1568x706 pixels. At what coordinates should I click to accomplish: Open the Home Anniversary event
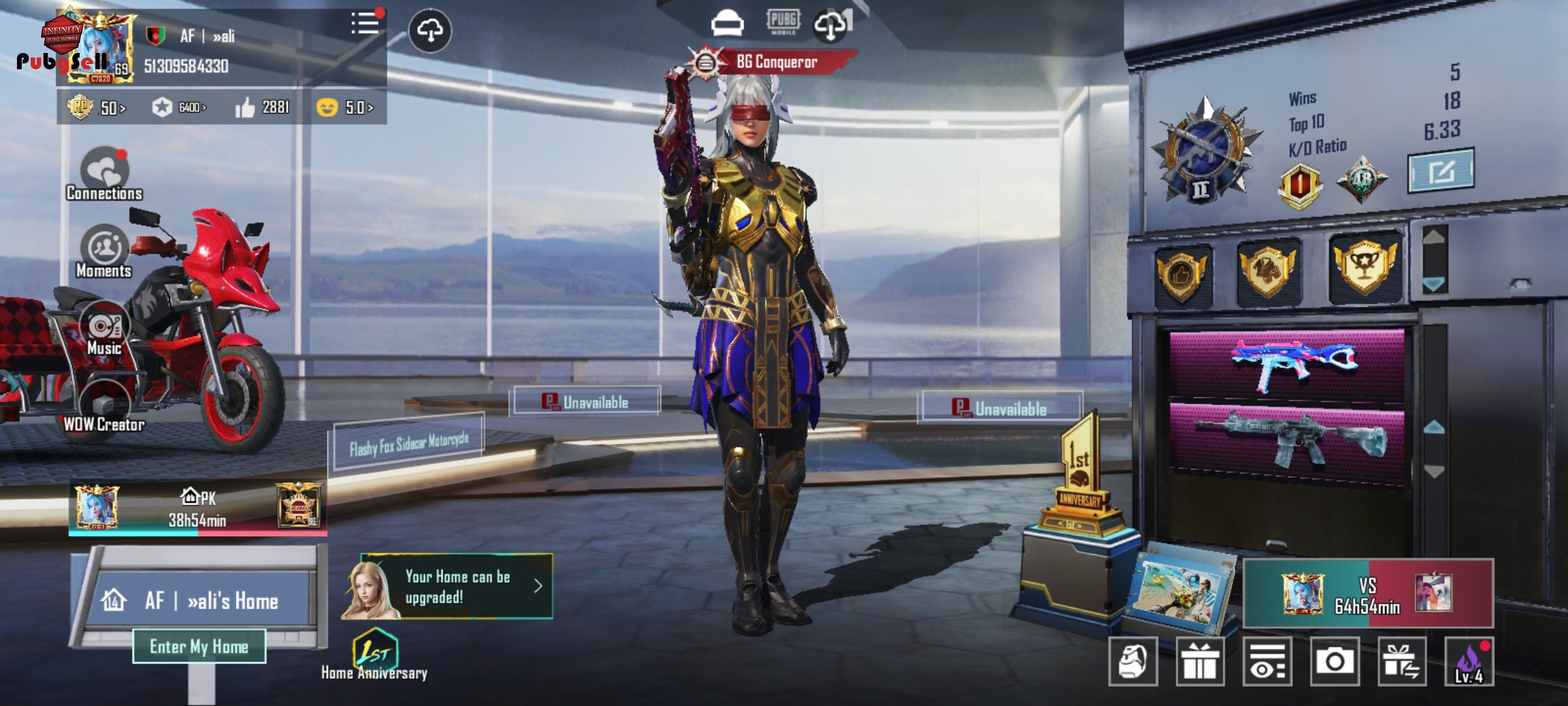click(x=374, y=654)
